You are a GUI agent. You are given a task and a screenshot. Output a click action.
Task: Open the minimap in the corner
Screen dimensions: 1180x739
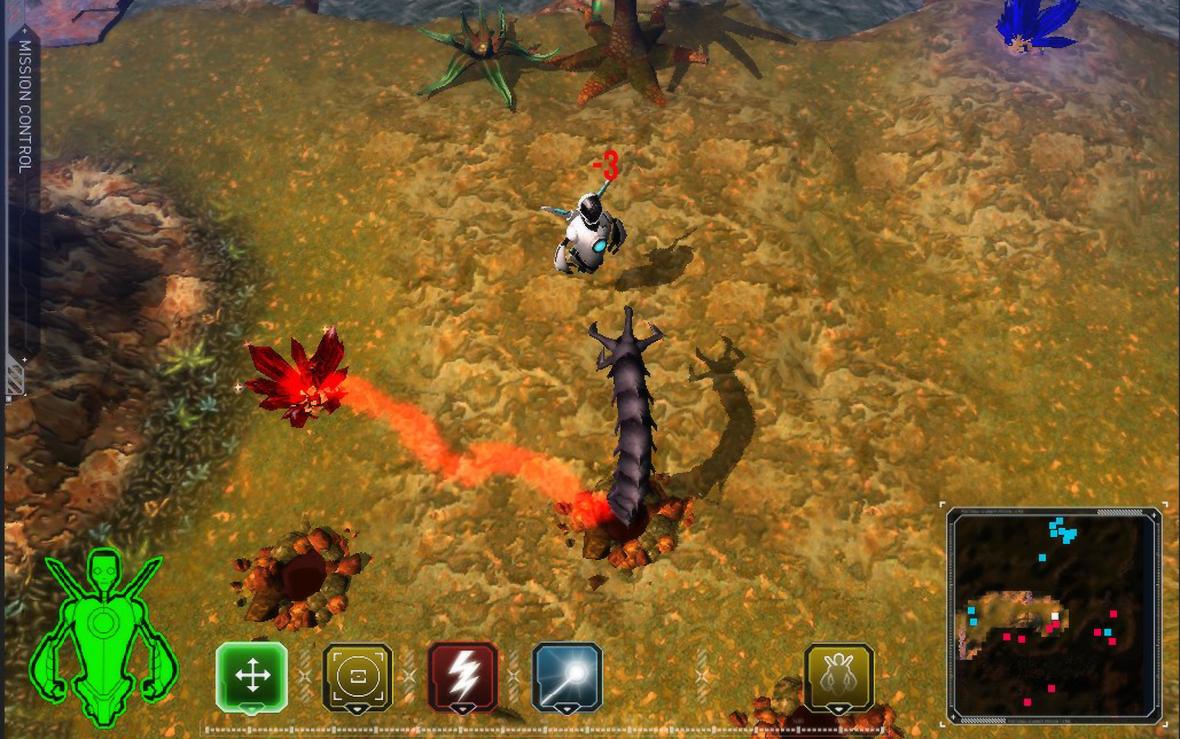(1055, 614)
